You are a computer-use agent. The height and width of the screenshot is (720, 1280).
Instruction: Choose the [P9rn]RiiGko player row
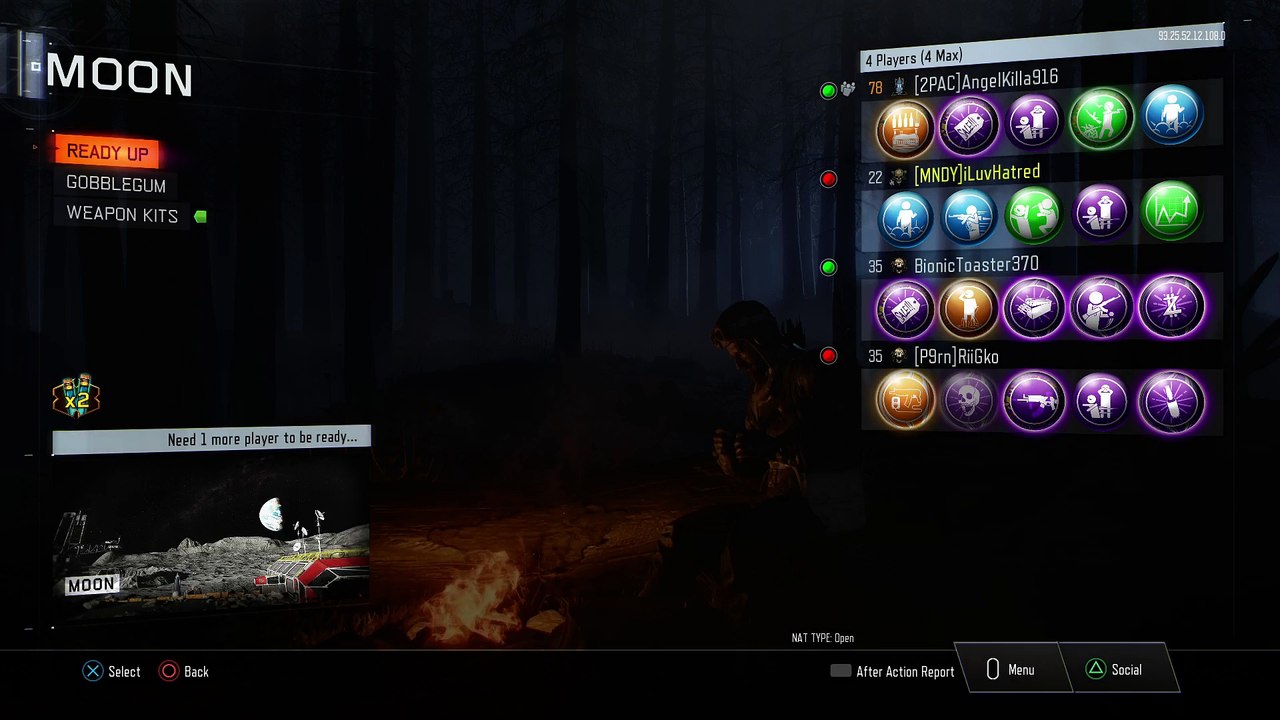pyautogui.click(x=955, y=356)
